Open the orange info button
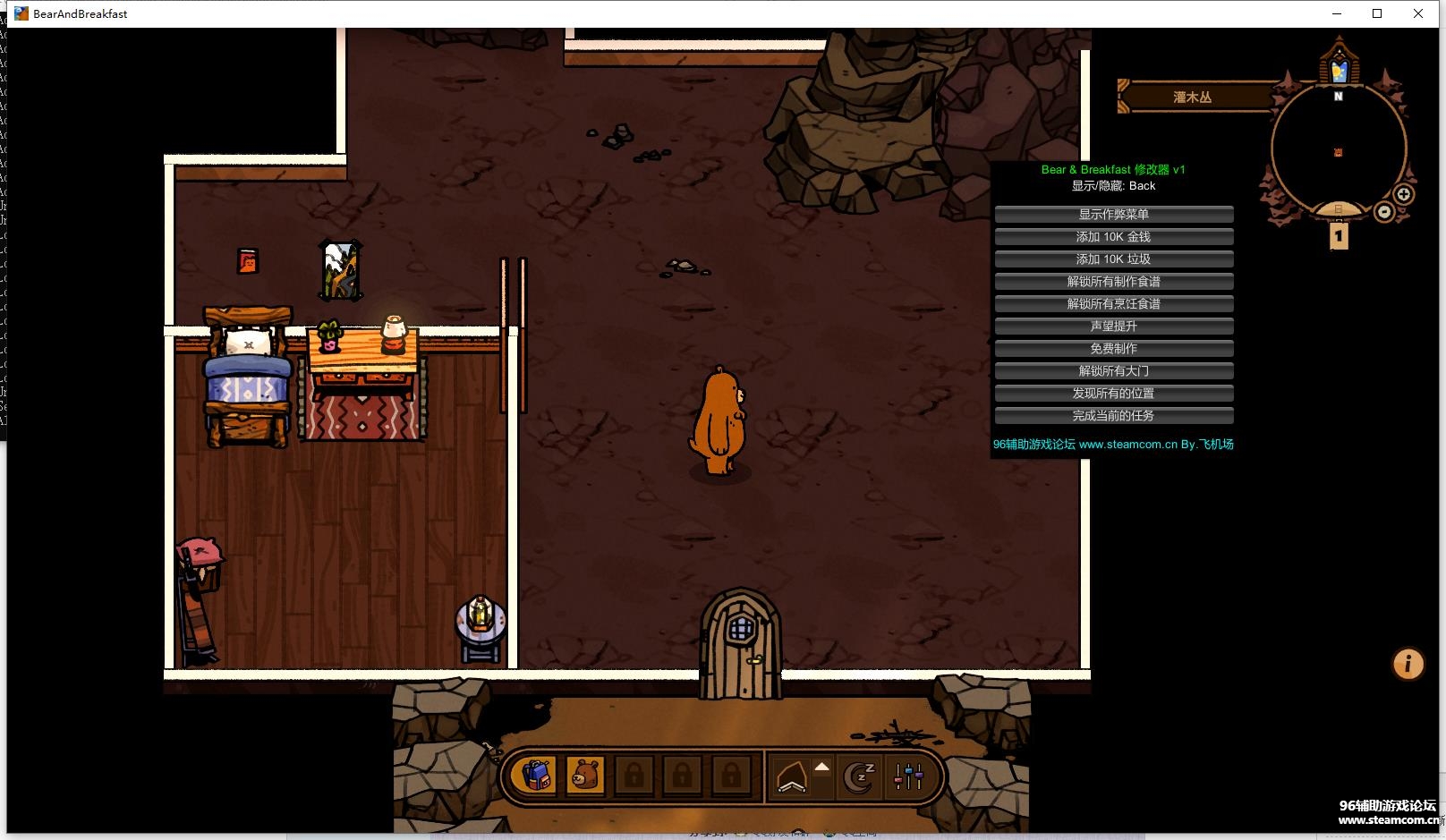 [1408, 664]
